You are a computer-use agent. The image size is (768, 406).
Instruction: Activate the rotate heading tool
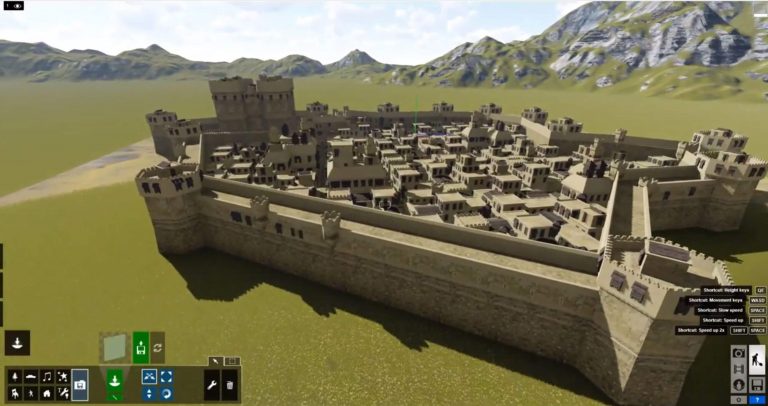tap(165, 393)
